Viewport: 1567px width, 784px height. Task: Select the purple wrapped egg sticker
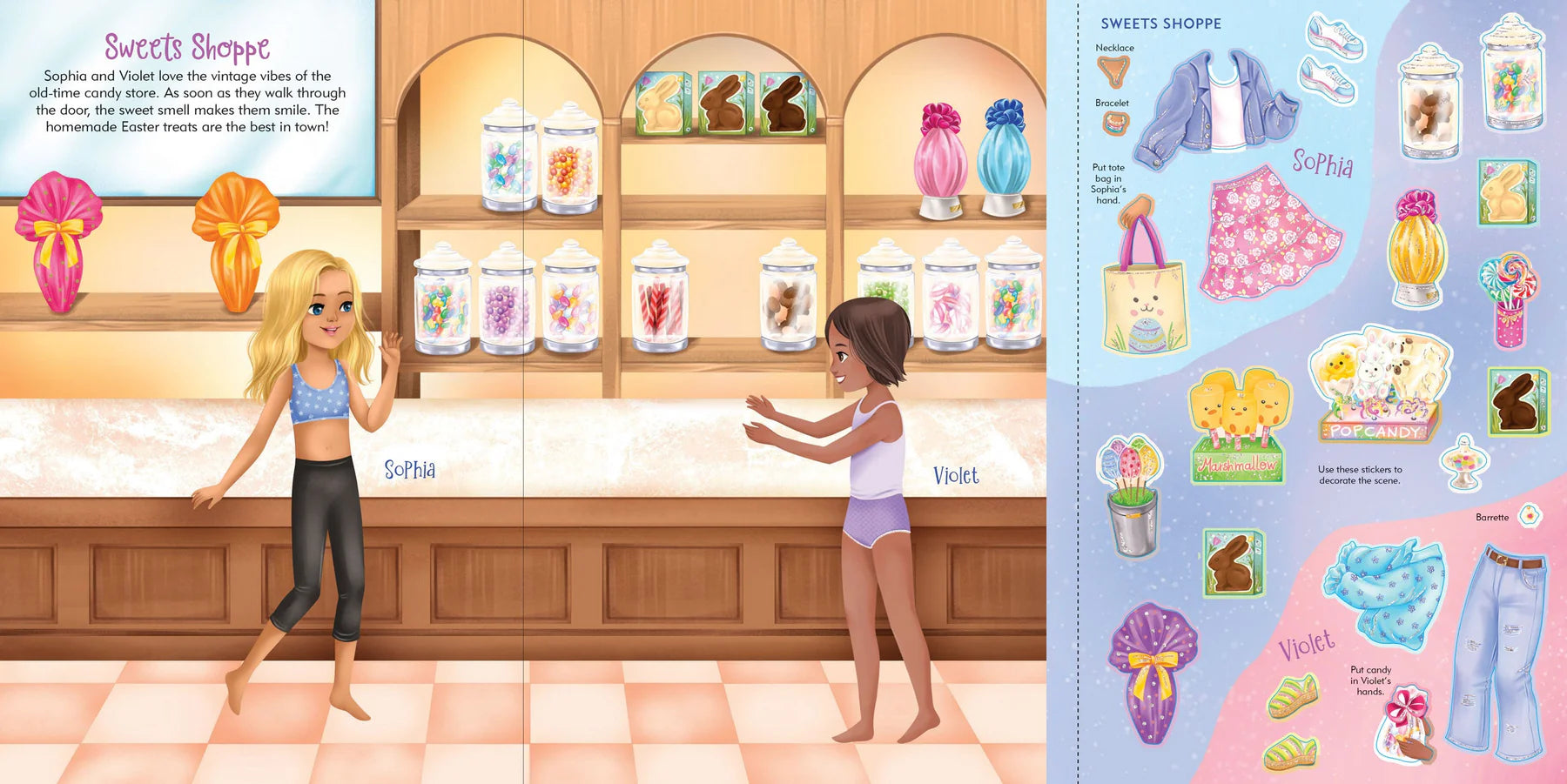pos(1152,670)
